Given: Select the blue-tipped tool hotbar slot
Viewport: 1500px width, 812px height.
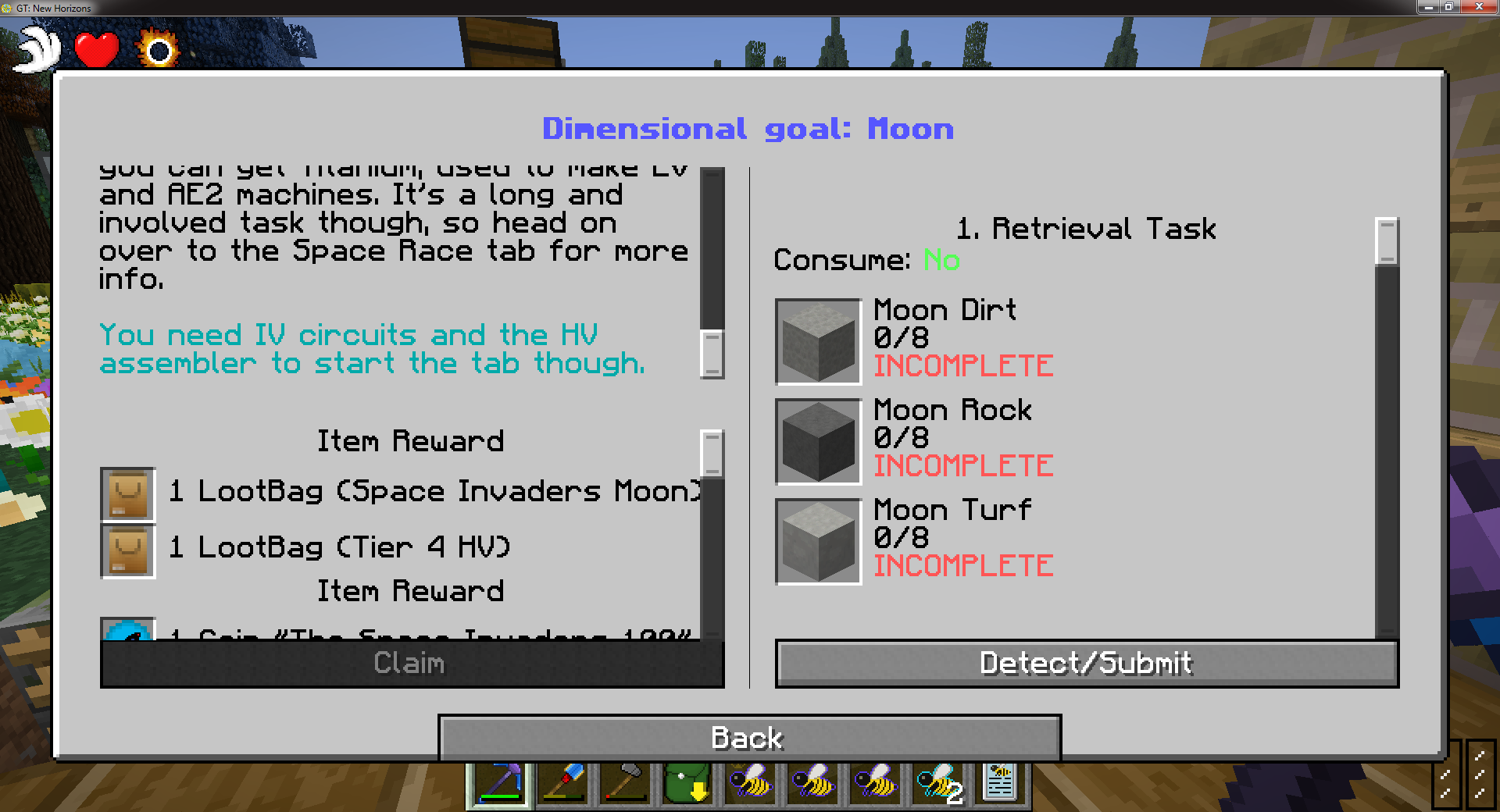Looking at the screenshot, I should 562,783.
